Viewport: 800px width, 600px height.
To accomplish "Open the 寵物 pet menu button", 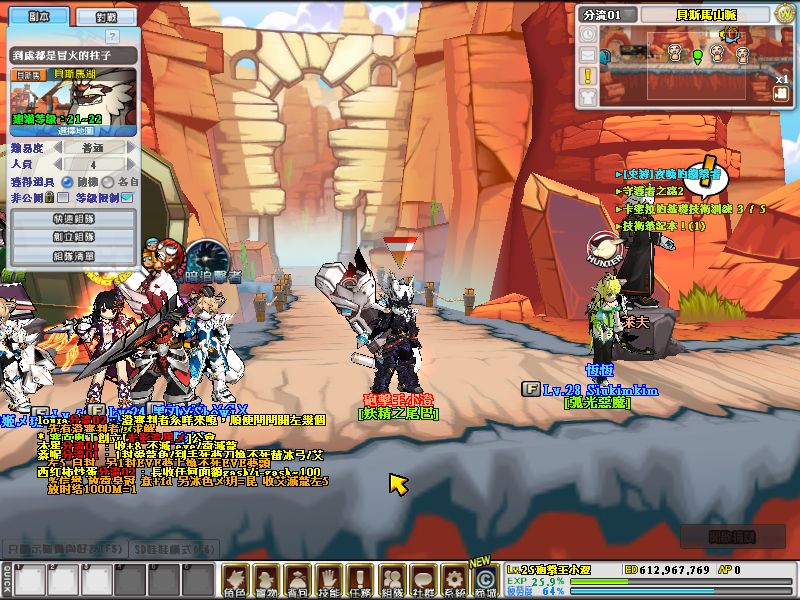I will coord(265,579).
